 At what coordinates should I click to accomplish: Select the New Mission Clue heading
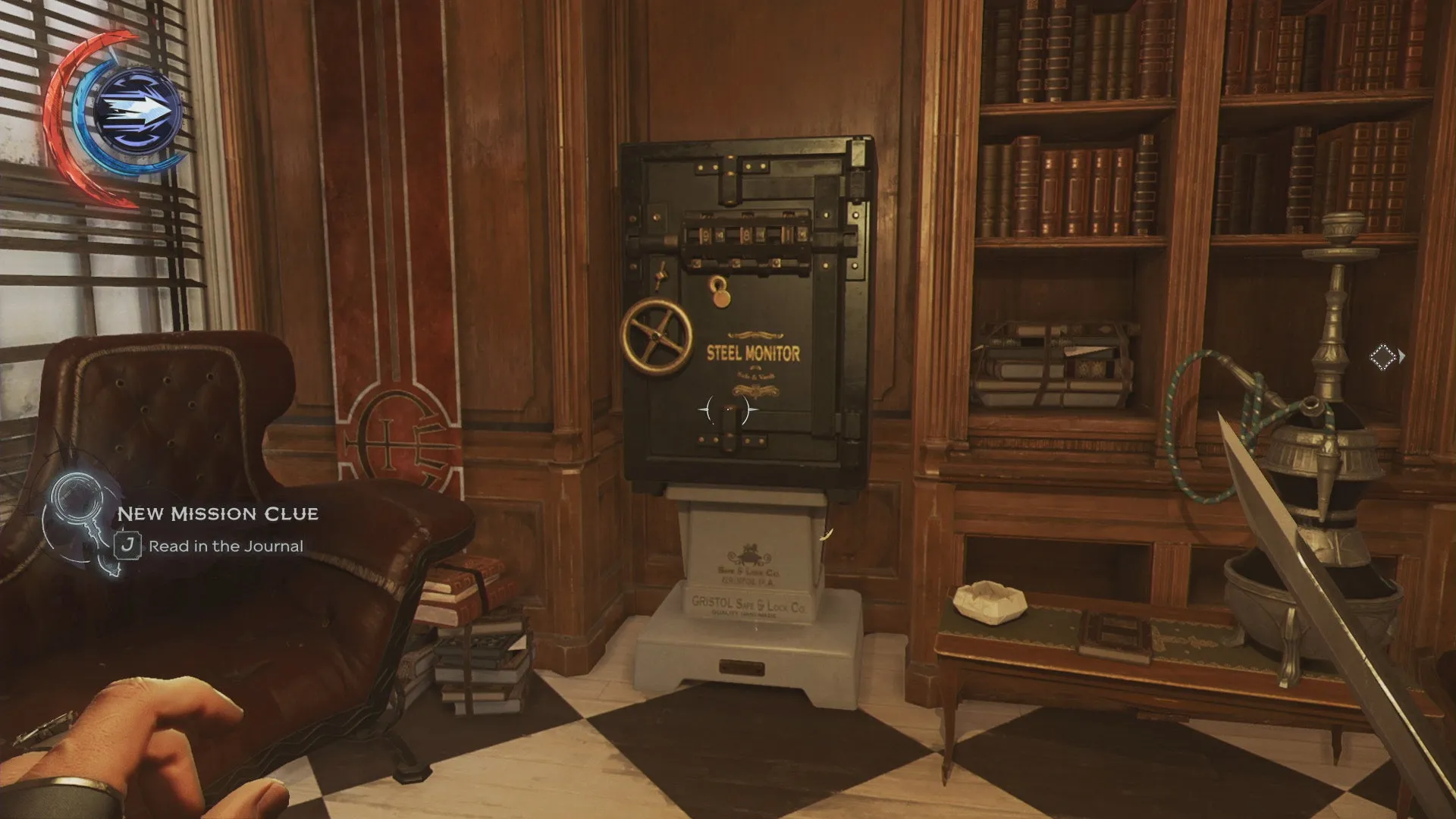[x=218, y=513]
